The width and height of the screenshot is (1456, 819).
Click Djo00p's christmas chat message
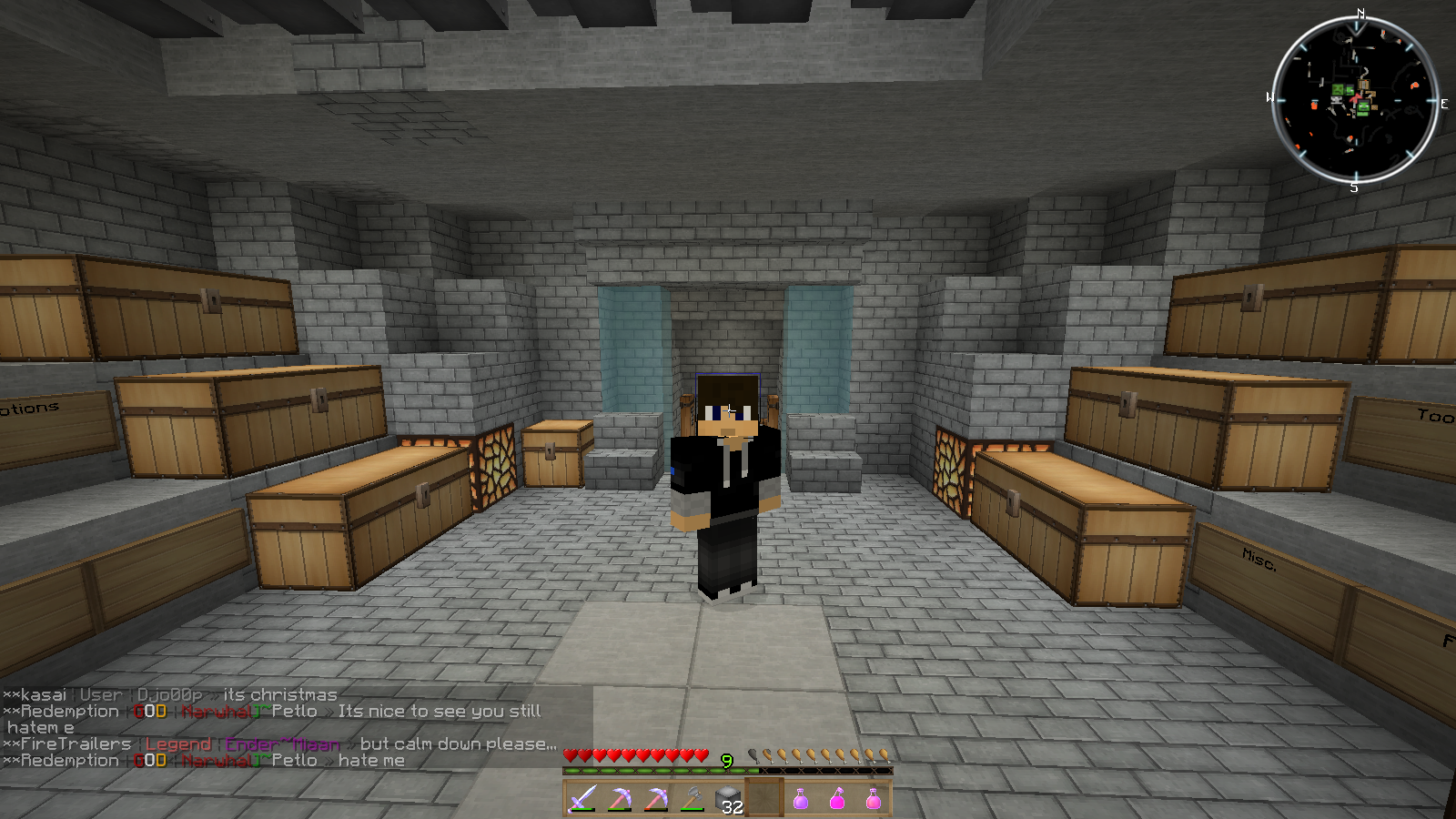click(x=282, y=693)
